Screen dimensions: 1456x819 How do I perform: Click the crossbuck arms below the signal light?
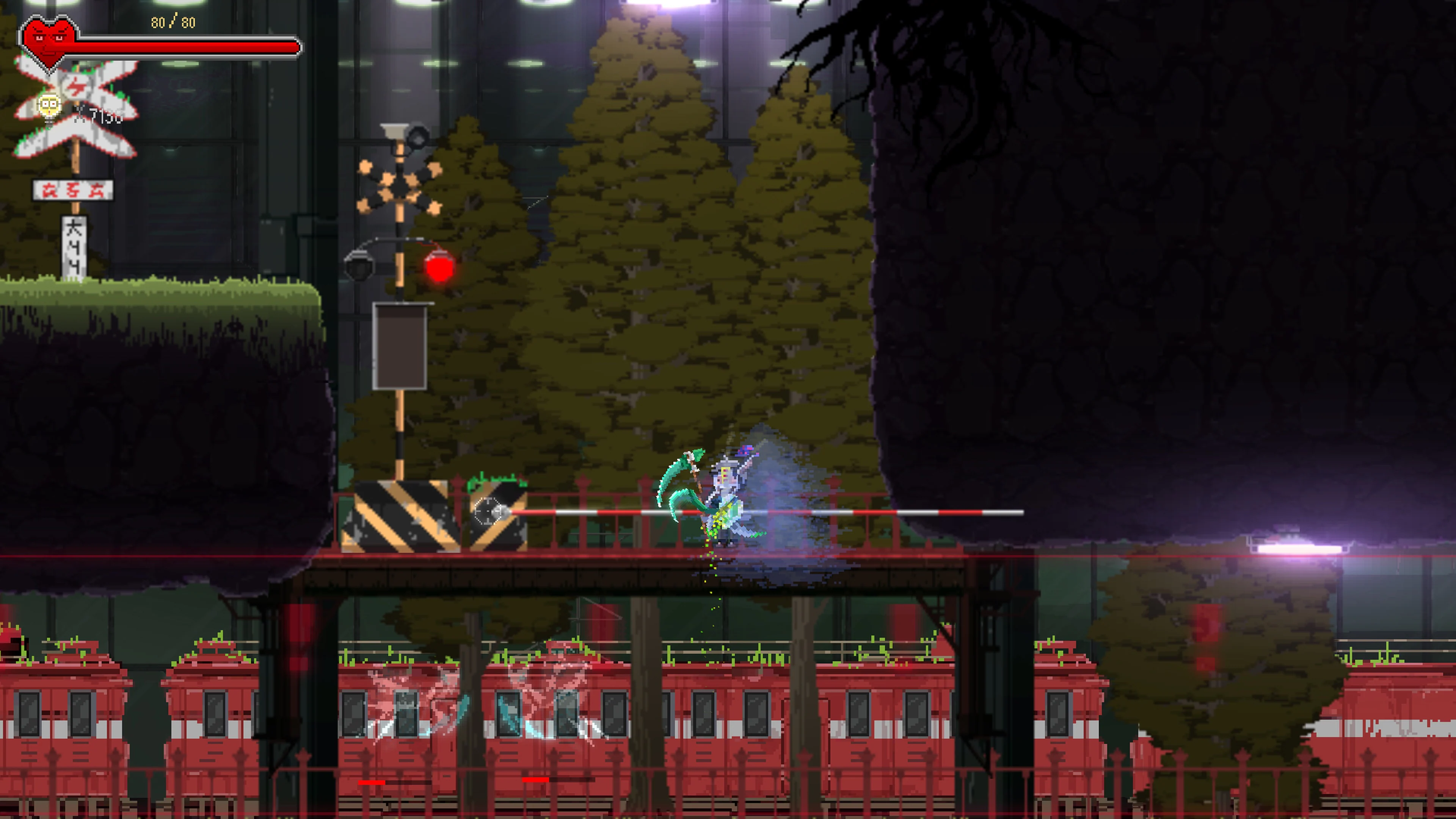click(x=400, y=187)
